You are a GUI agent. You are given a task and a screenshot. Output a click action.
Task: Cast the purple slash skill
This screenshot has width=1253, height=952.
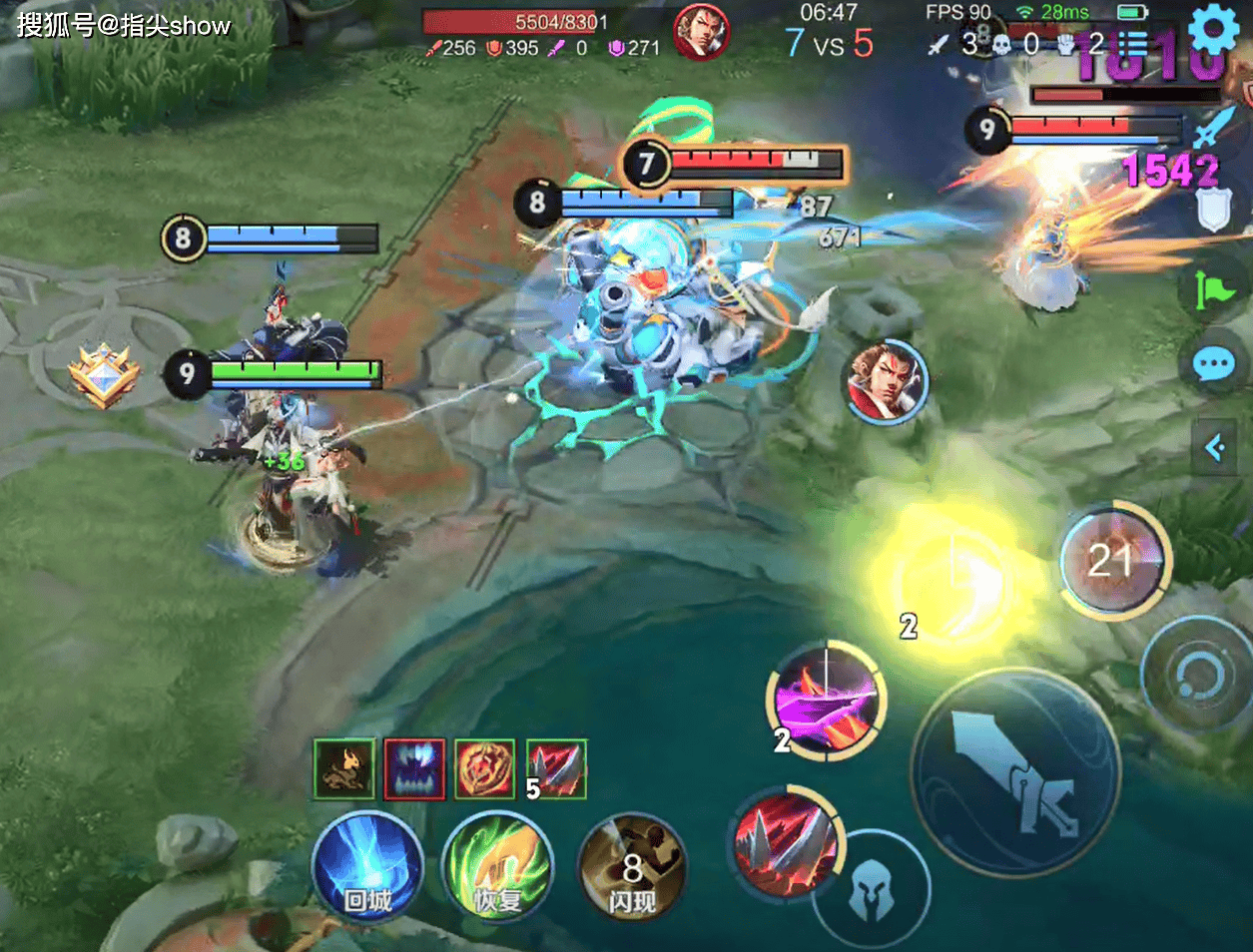[826, 701]
